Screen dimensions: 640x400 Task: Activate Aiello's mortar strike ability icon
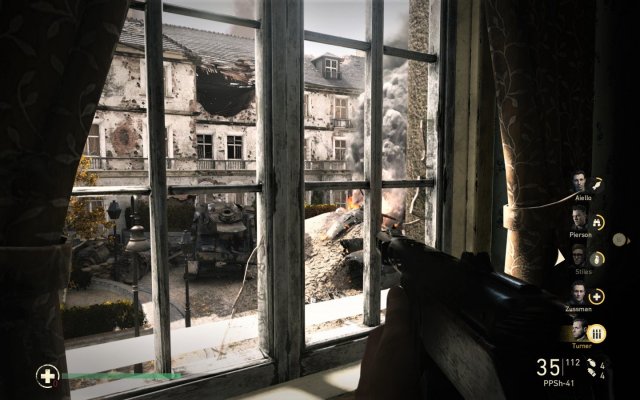coord(598,184)
